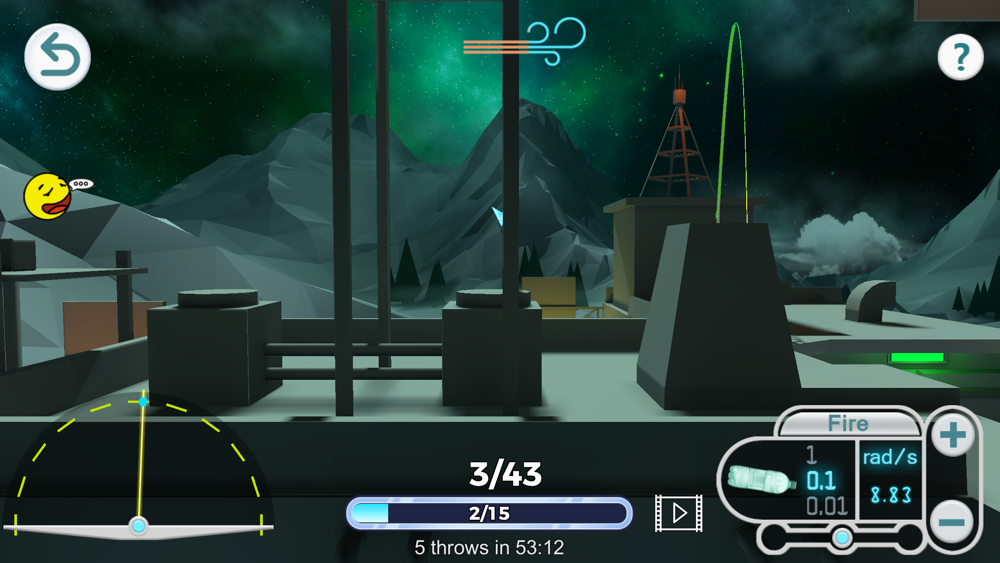The height and width of the screenshot is (563, 1000).
Task: Click the blue handle on the angle dial
Action: pos(143,401)
